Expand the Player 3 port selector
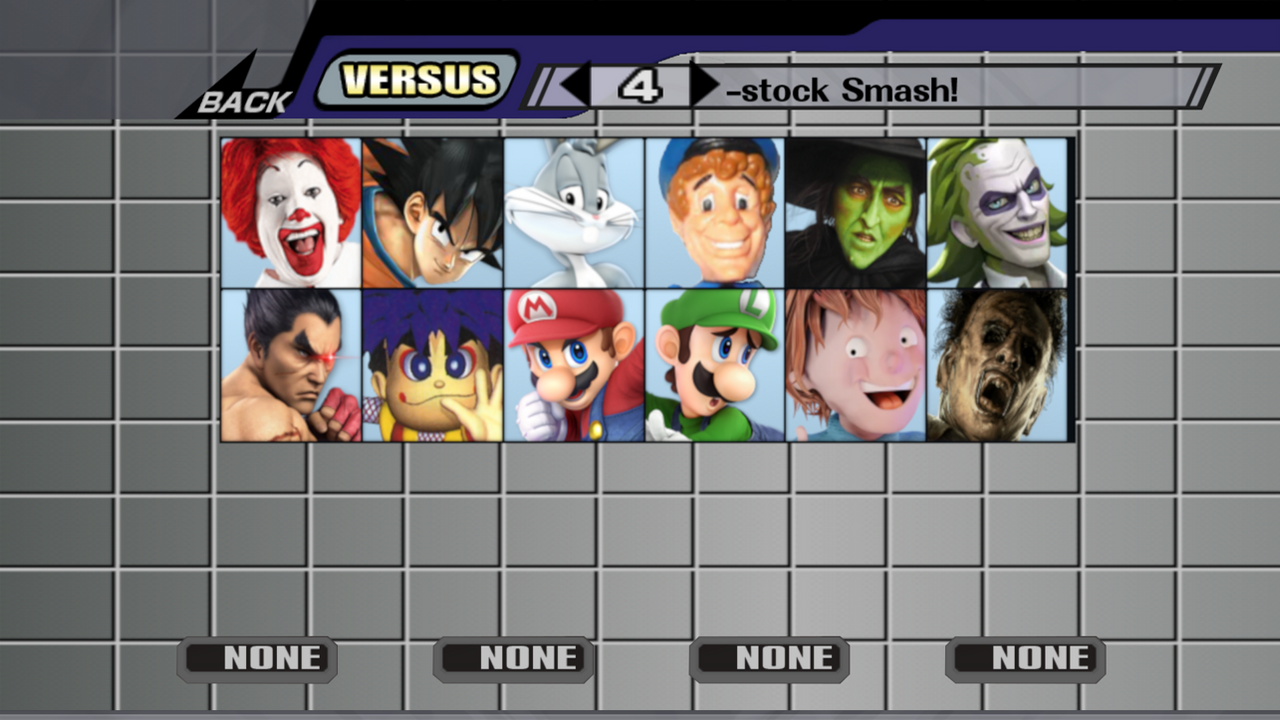This screenshot has width=1280, height=720. [769, 658]
